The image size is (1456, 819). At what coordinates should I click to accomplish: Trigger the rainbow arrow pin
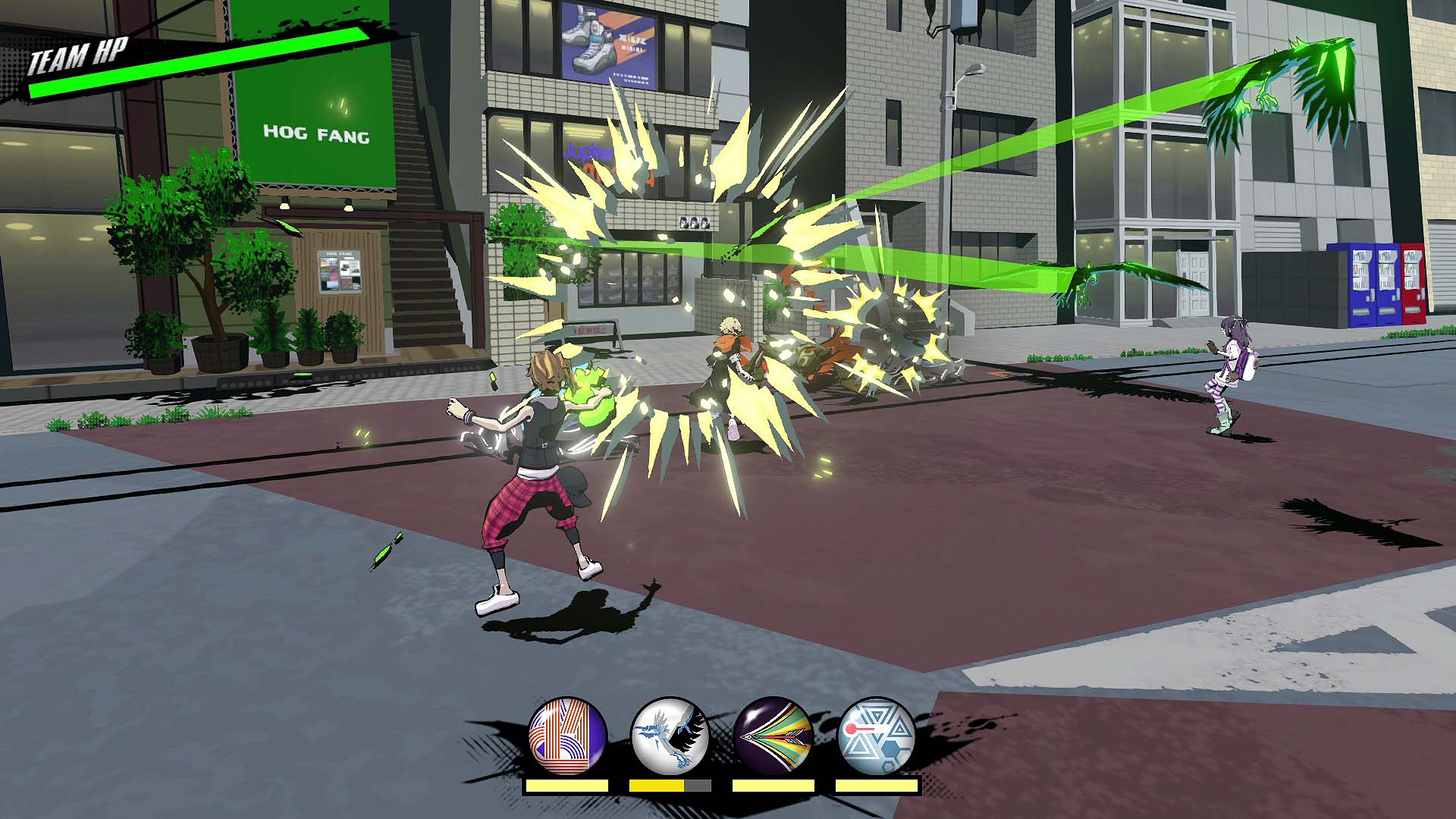773,736
